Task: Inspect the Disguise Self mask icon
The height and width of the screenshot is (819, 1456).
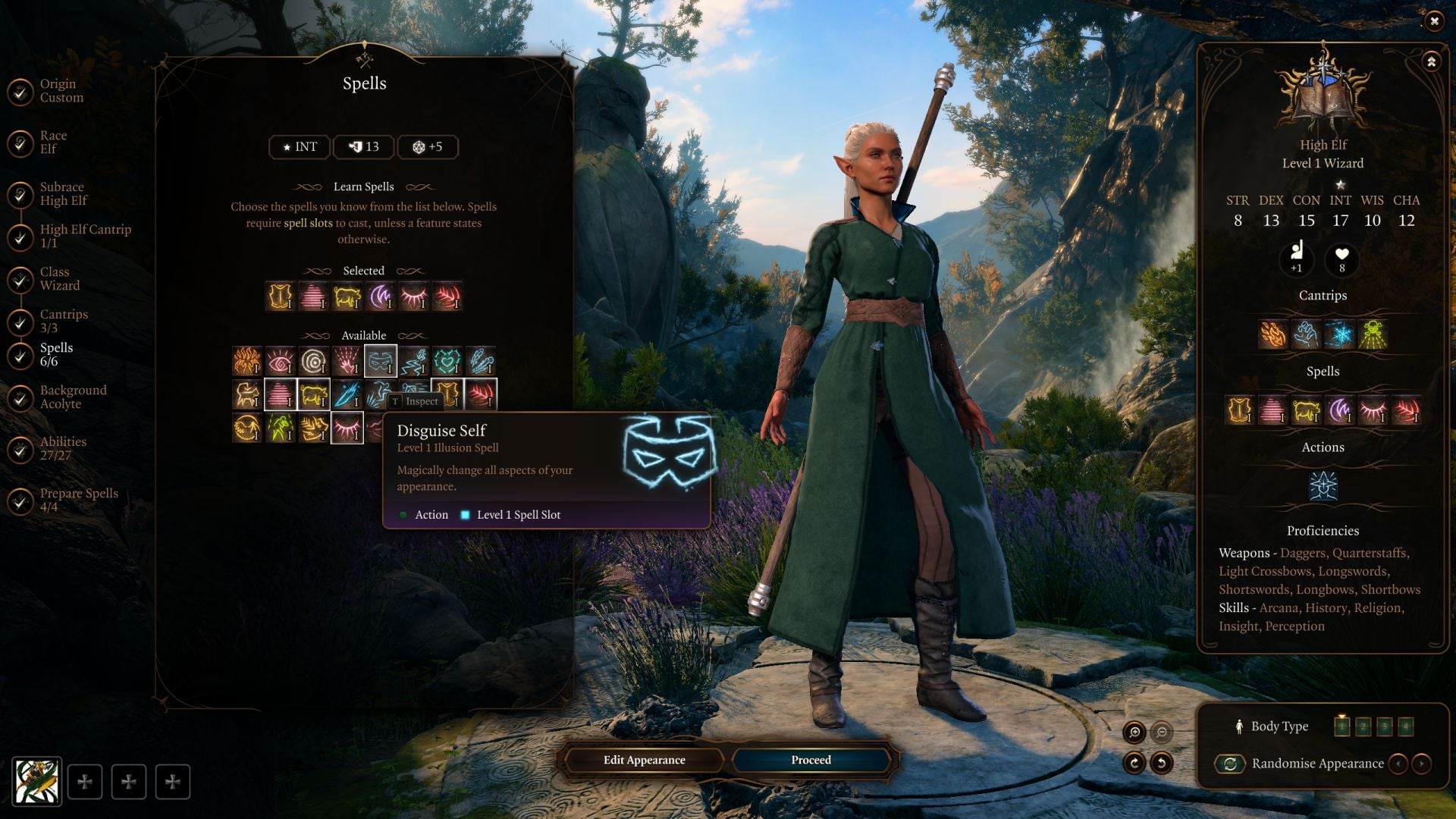Action: pos(381,360)
